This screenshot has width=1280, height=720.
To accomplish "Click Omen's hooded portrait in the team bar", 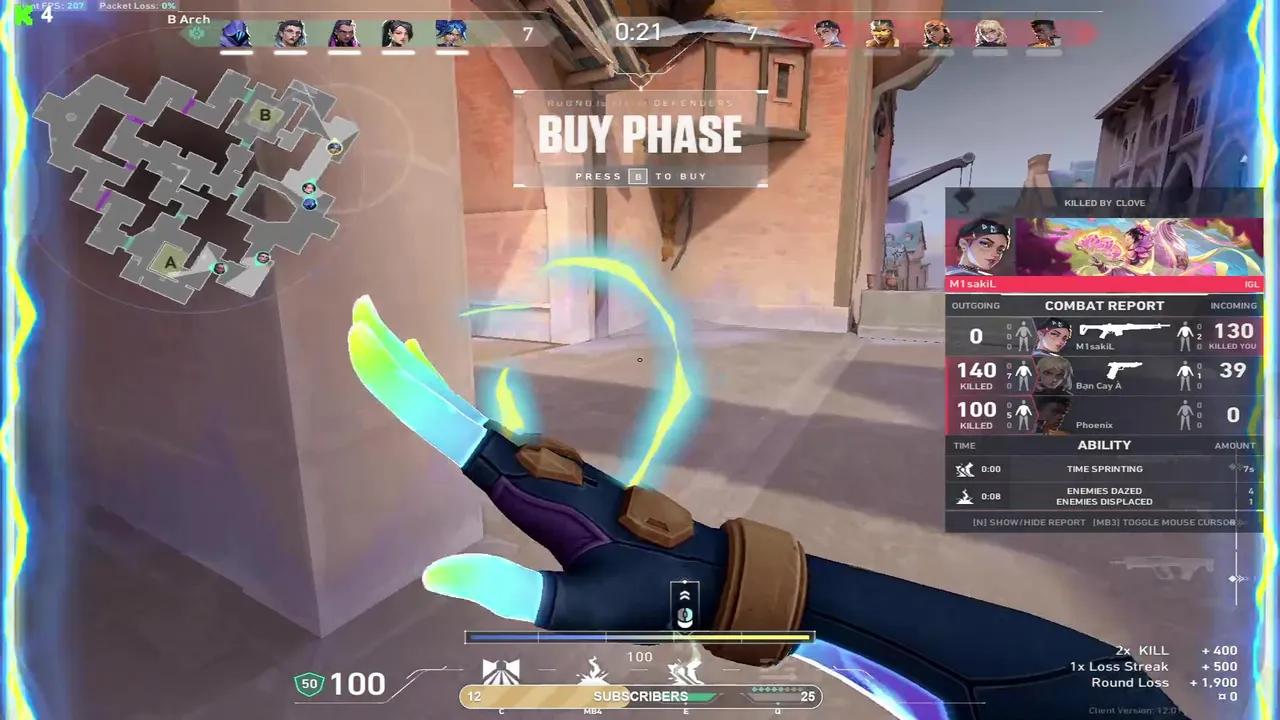I will [x=235, y=33].
